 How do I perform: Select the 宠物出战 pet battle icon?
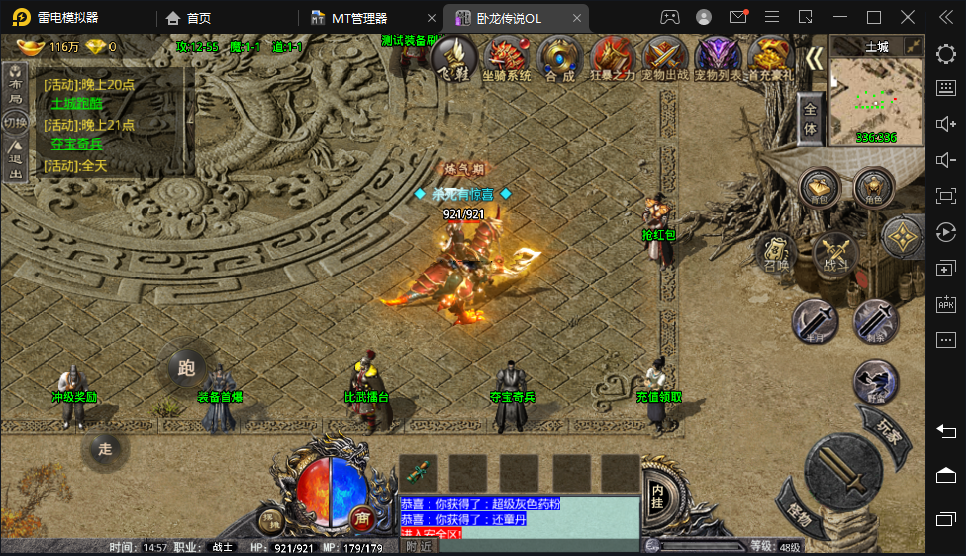[666, 59]
